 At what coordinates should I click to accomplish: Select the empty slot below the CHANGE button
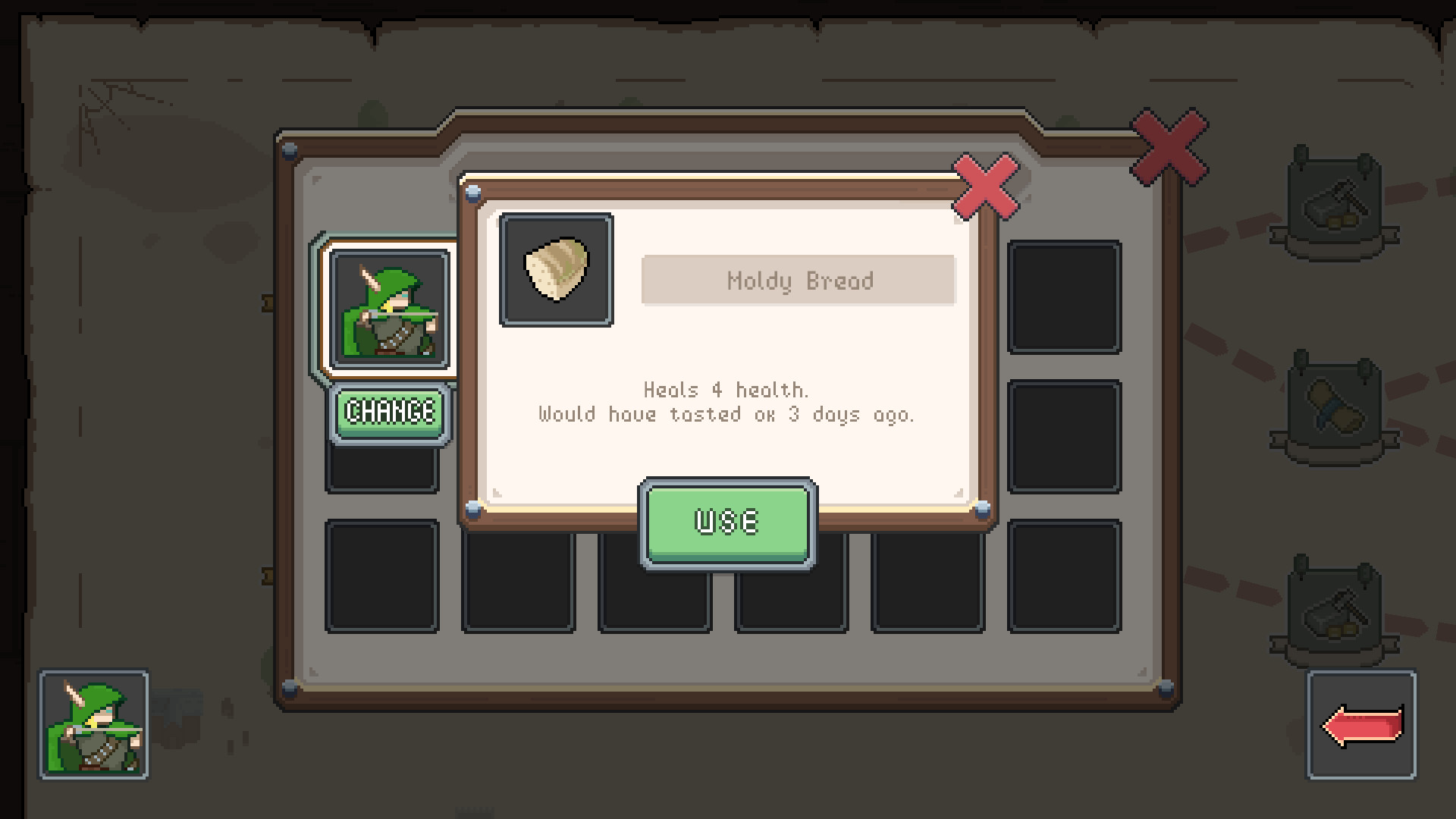[x=381, y=470]
